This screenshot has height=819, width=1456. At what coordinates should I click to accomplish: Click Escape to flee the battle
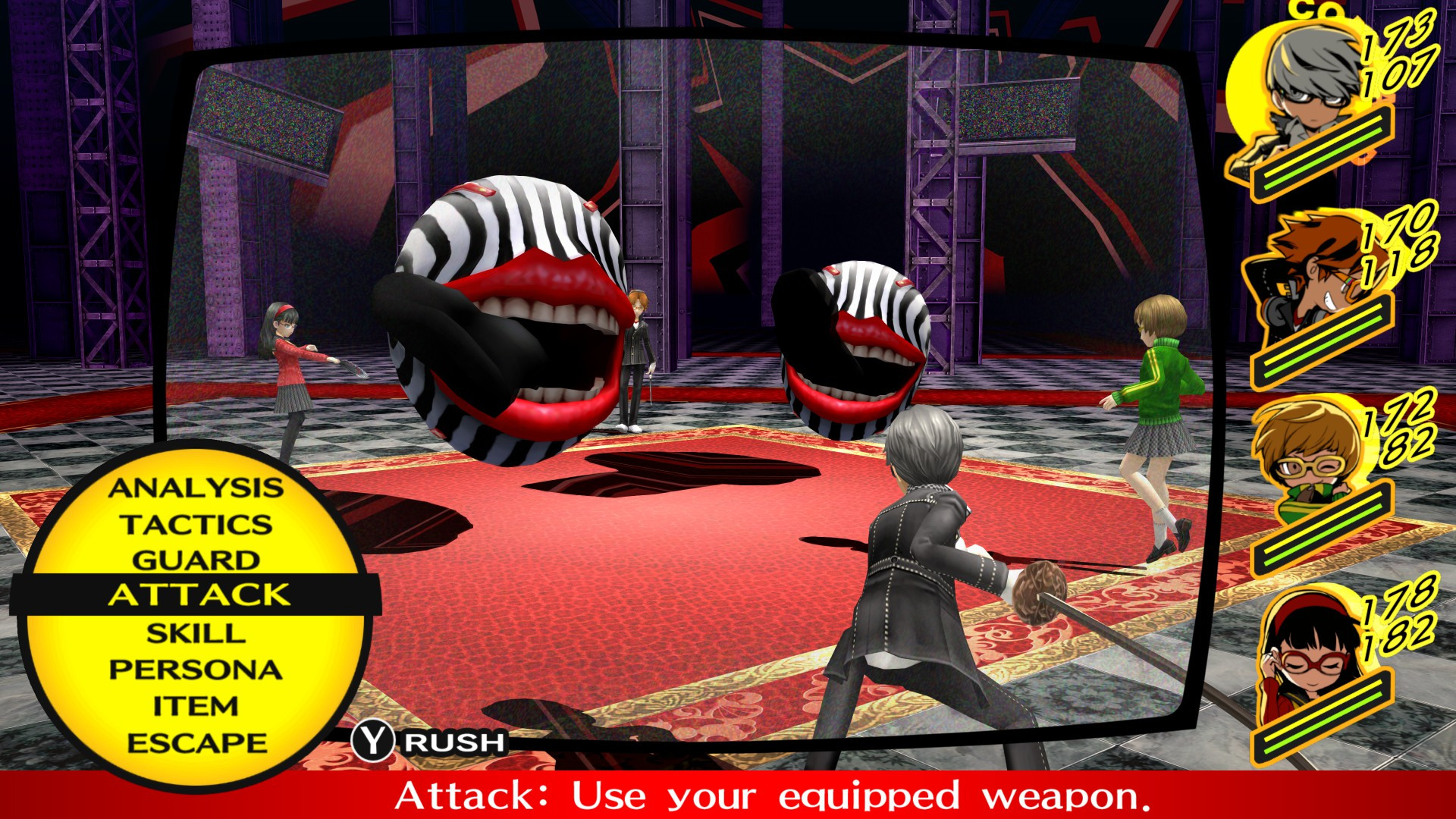pos(199,742)
